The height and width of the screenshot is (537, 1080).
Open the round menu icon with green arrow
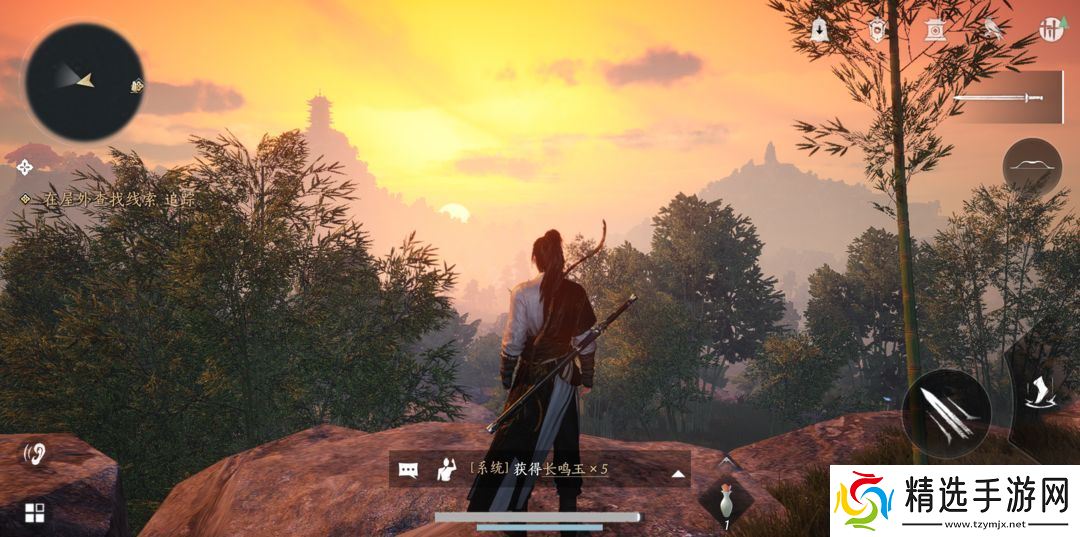pos(1051,30)
